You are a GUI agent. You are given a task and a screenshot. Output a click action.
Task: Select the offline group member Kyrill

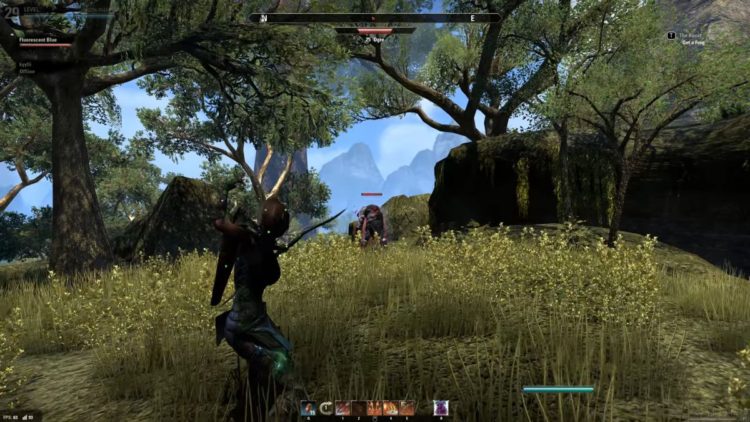click(x=25, y=65)
